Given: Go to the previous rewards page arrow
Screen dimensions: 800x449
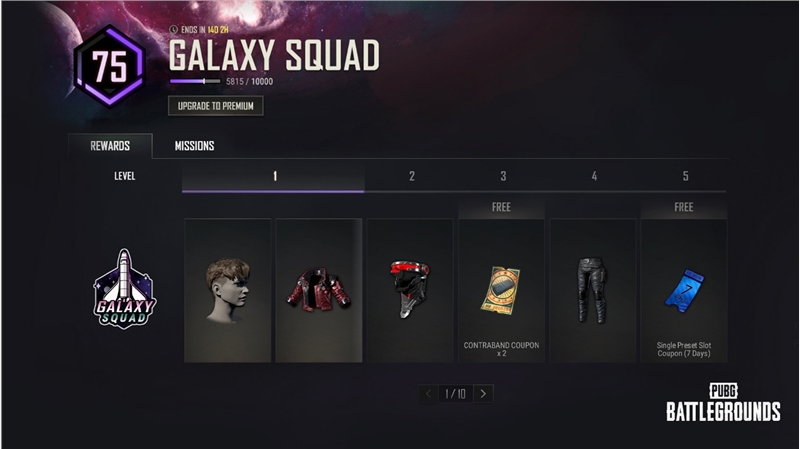Looking at the screenshot, I should tap(429, 394).
